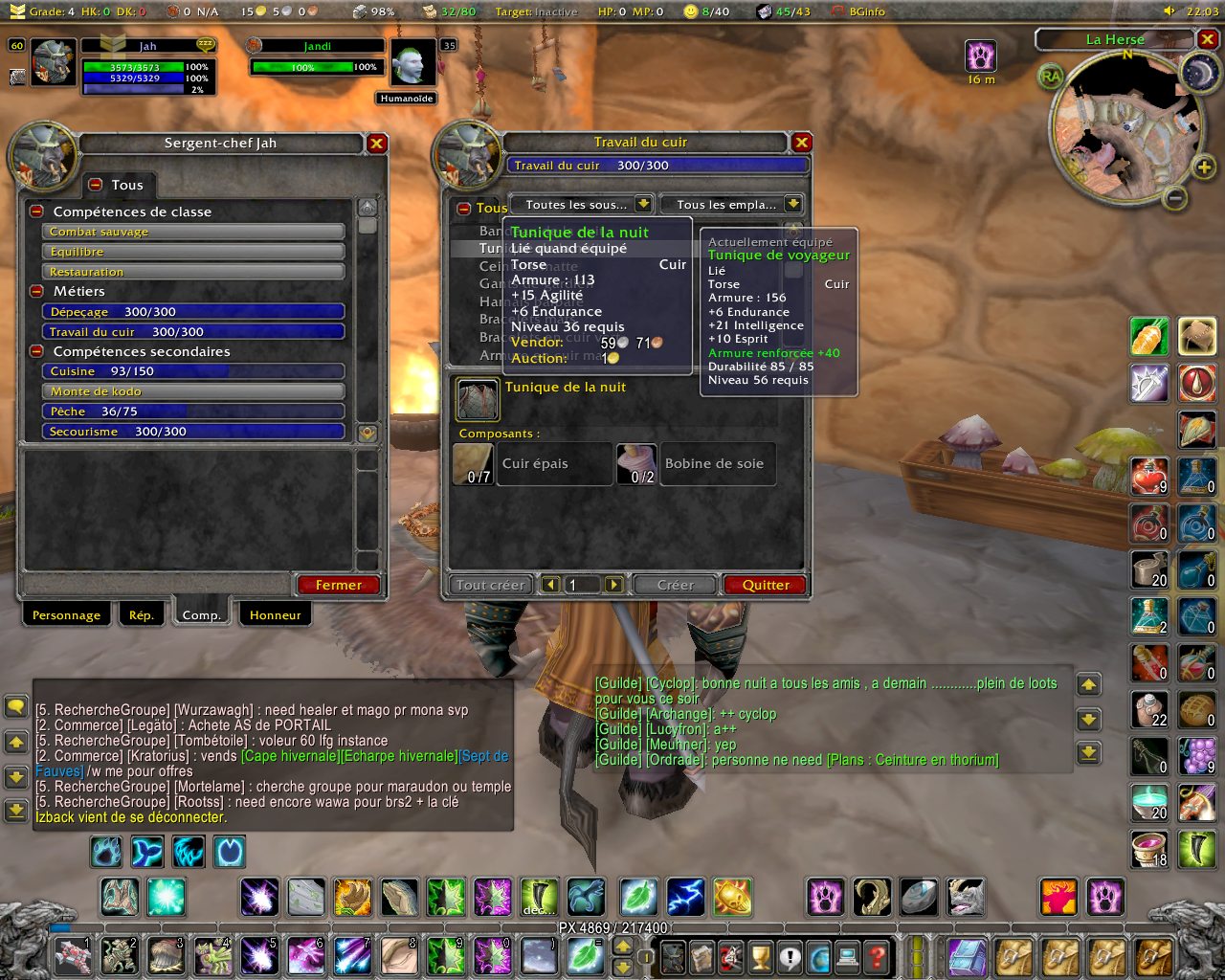
Task: Click the Créer craft button
Action: 675,585
